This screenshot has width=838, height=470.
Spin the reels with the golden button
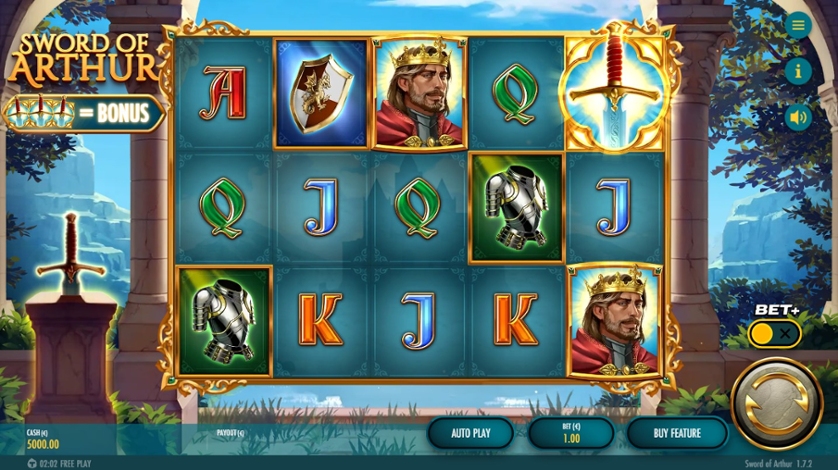(x=777, y=405)
